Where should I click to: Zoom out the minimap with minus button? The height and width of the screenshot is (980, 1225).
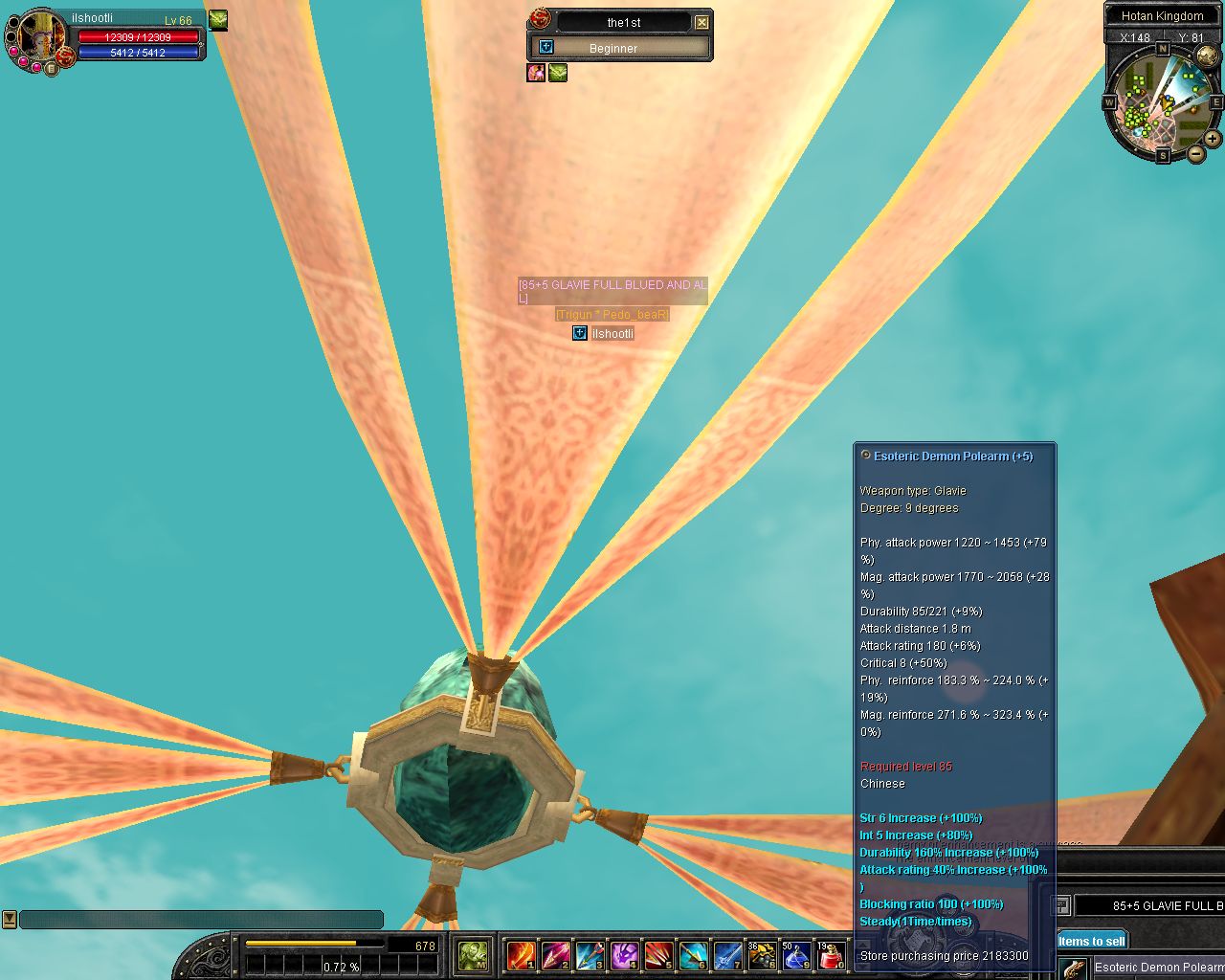coord(1196,153)
